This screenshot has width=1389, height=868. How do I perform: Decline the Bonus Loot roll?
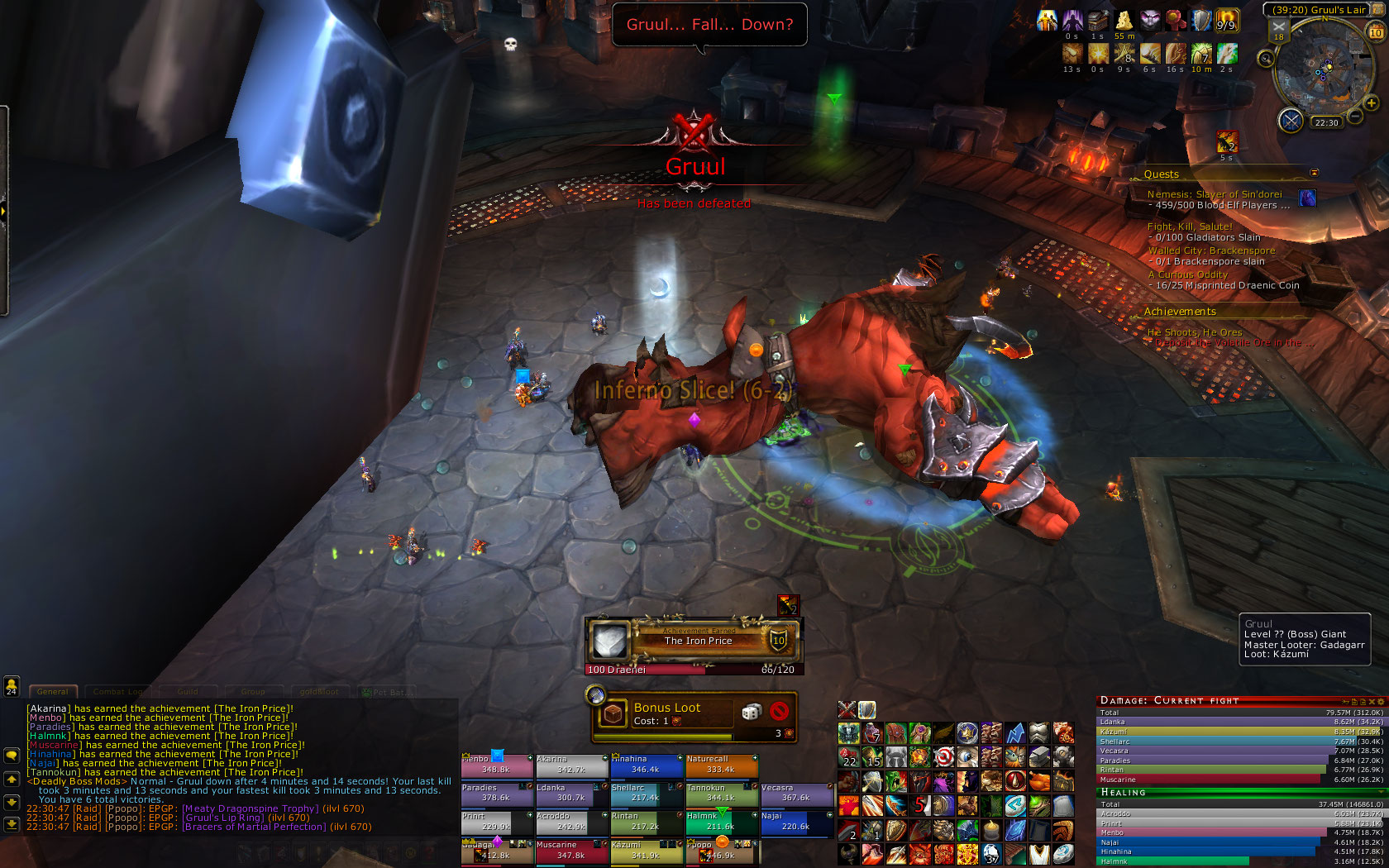click(778, 712)
